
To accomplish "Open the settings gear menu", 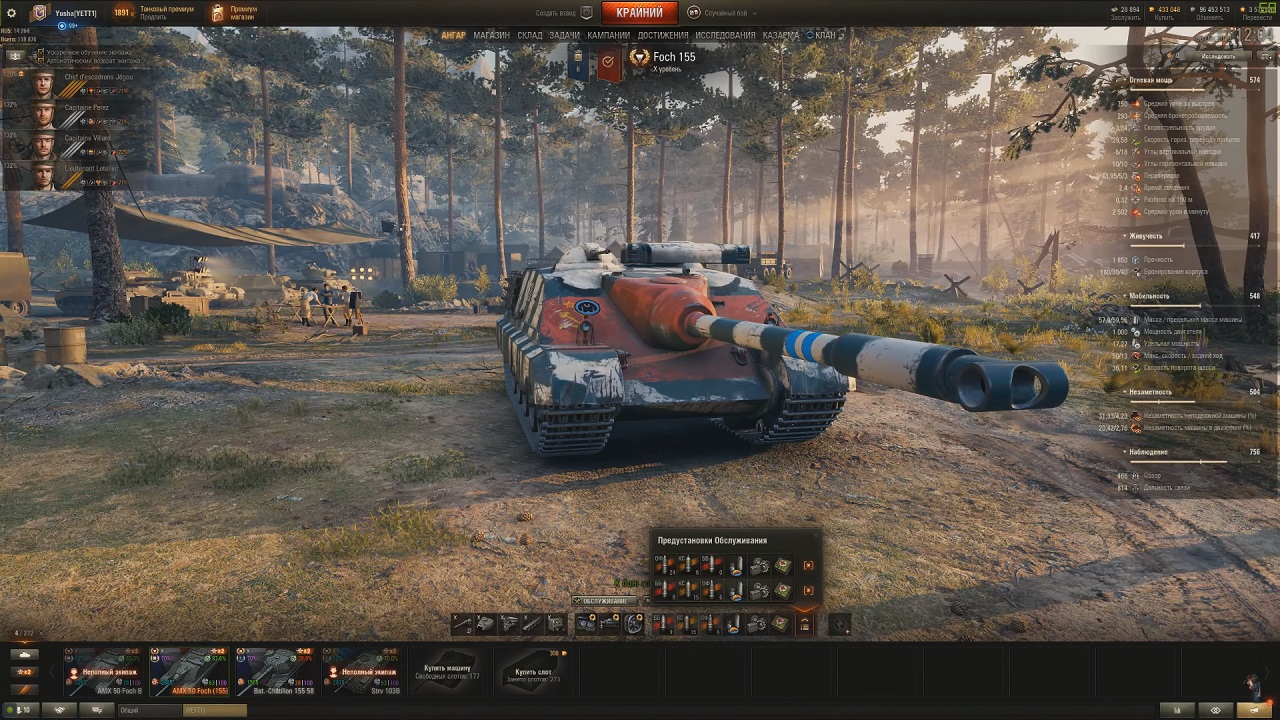I will (12, 13).
